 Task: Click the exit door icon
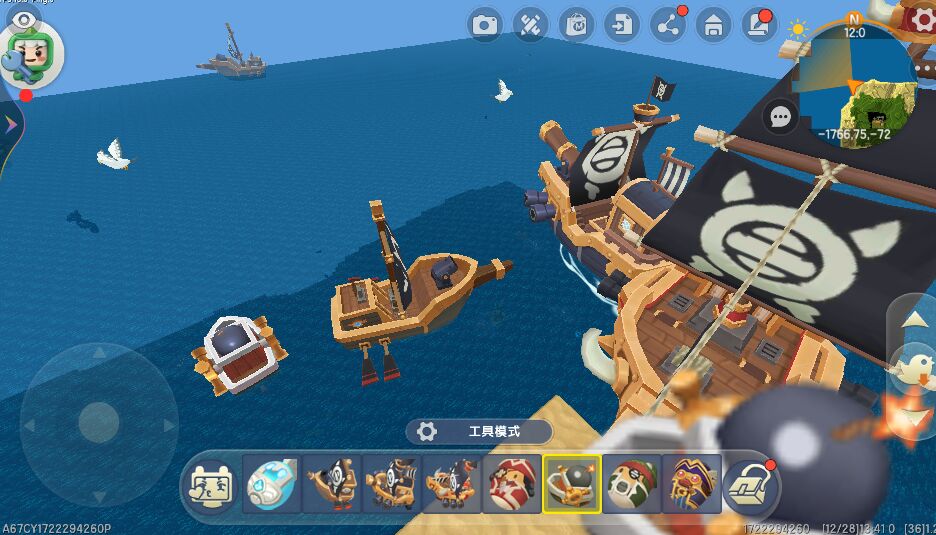(x=622, y=25)
